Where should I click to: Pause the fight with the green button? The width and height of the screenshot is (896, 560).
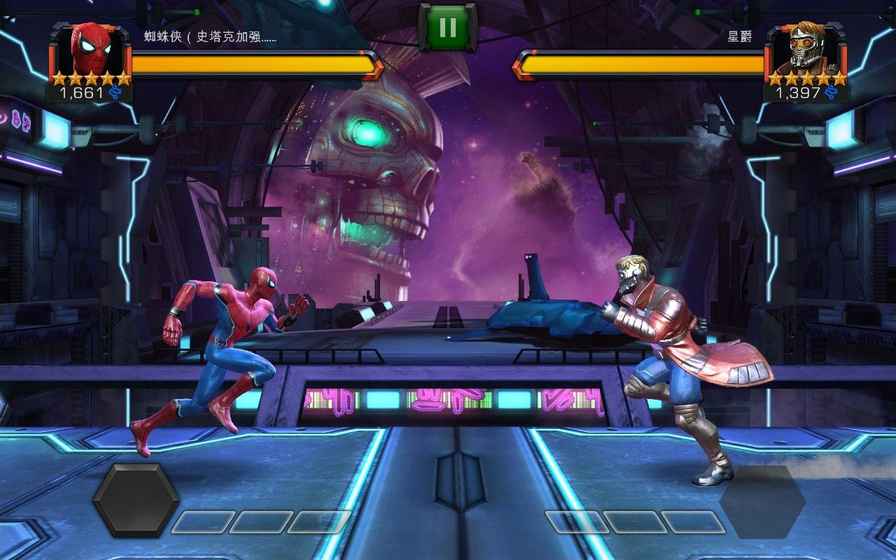click(447, 26)
